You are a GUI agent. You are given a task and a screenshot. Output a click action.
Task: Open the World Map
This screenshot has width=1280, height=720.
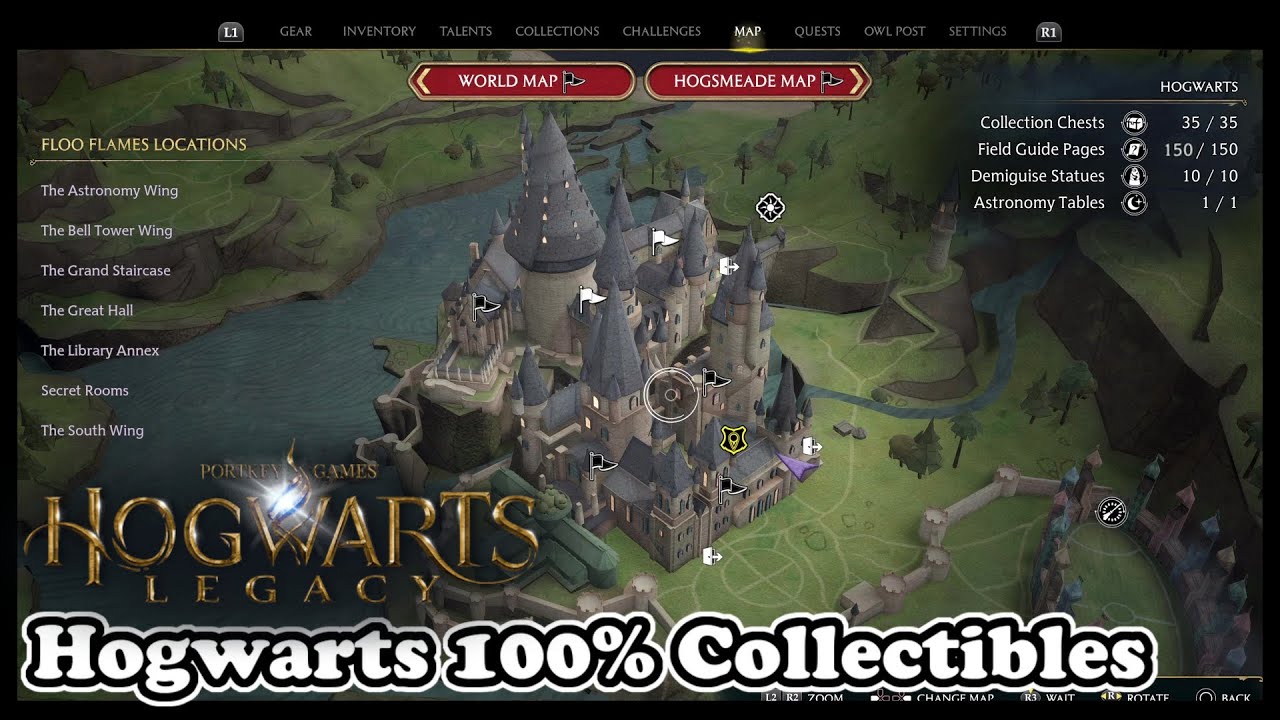click(x=520, y=81)
